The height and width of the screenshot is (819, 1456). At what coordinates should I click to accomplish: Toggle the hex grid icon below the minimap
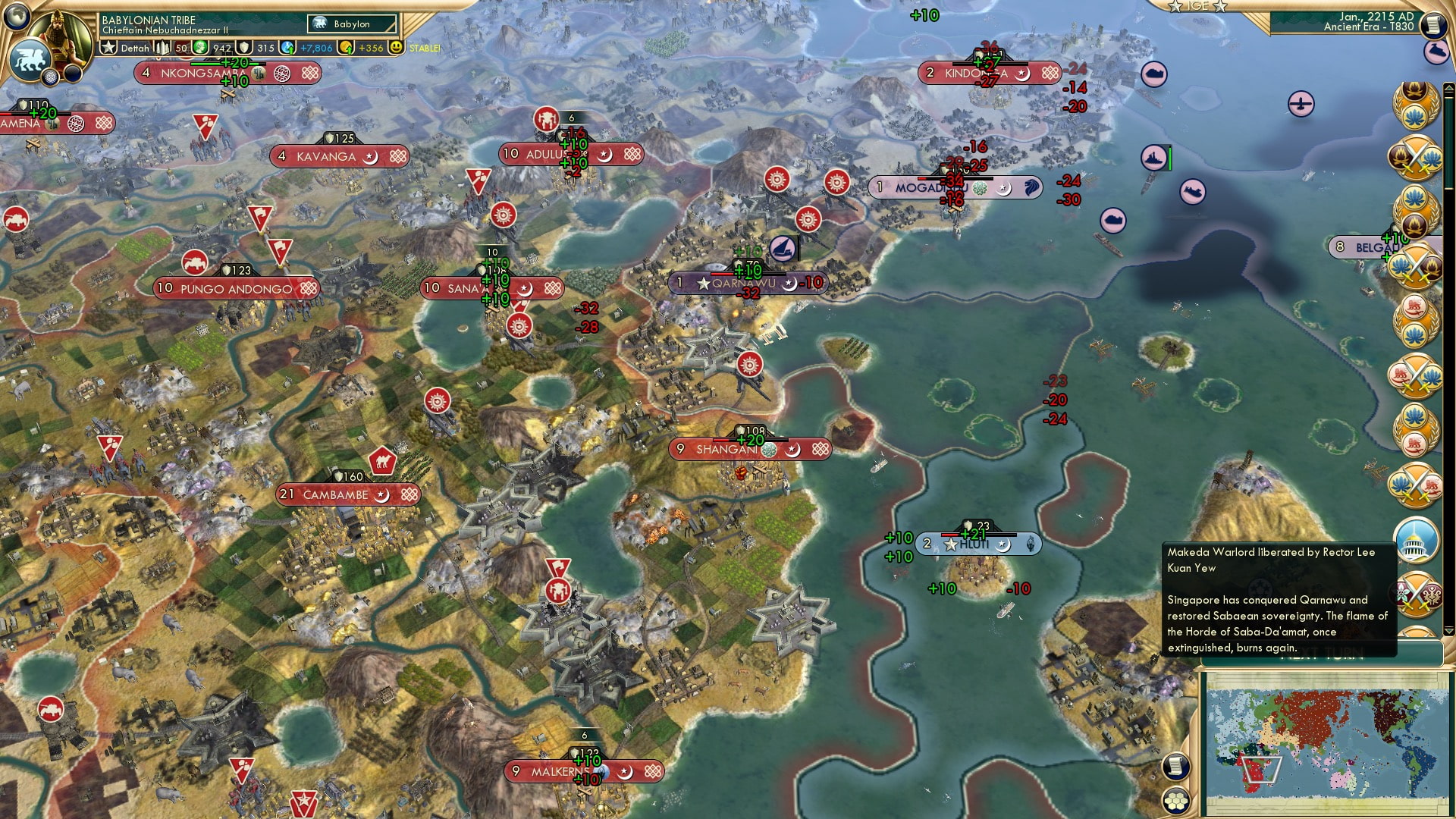pyautogui.click(x=1175, y=802)
